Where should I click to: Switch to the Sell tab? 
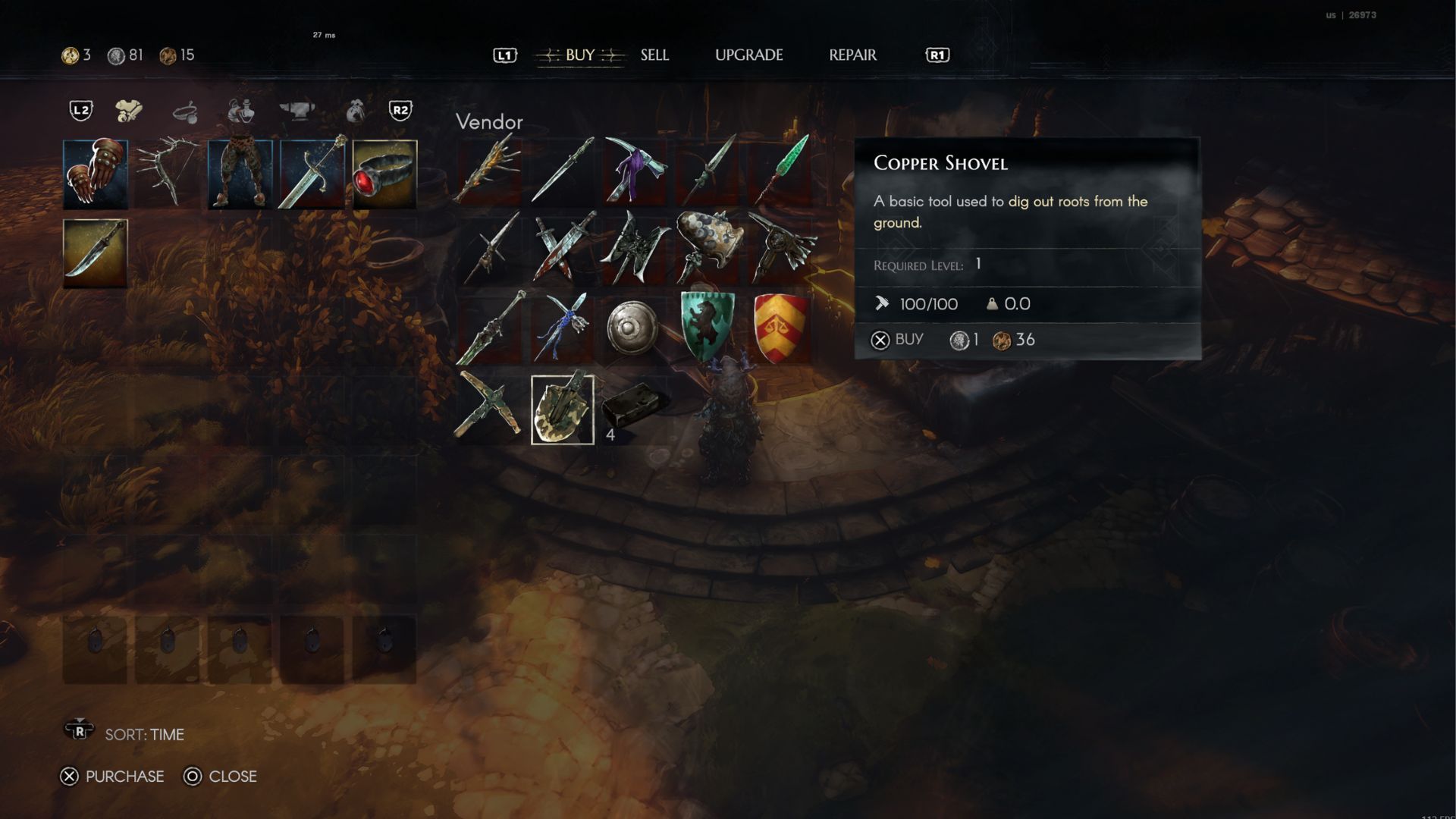tap(654, 55)
